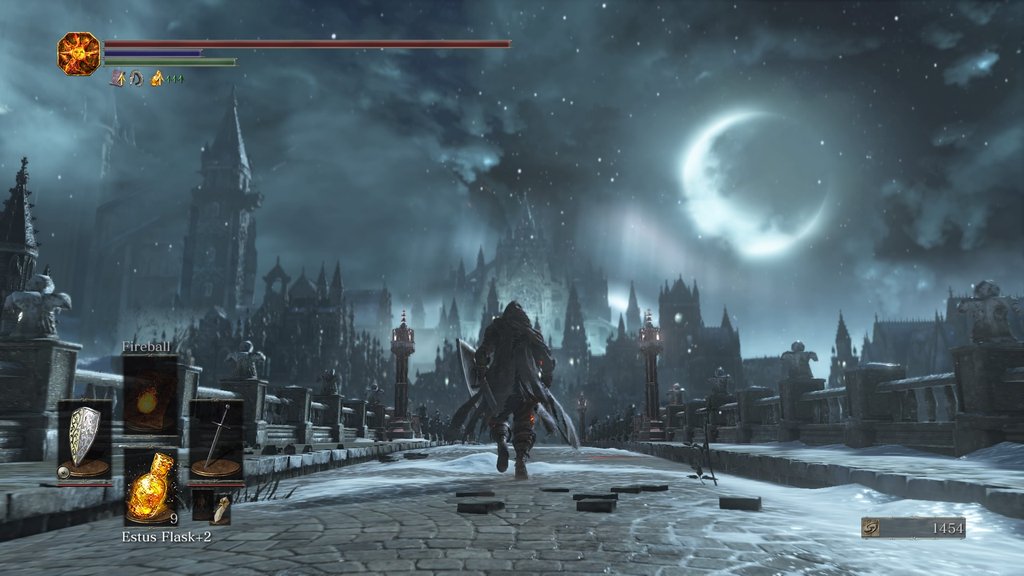The width and height of the screenshot is (1024, 576).
Task: Use the Estus Flask+2 slot
Action: tap(151, 487)
